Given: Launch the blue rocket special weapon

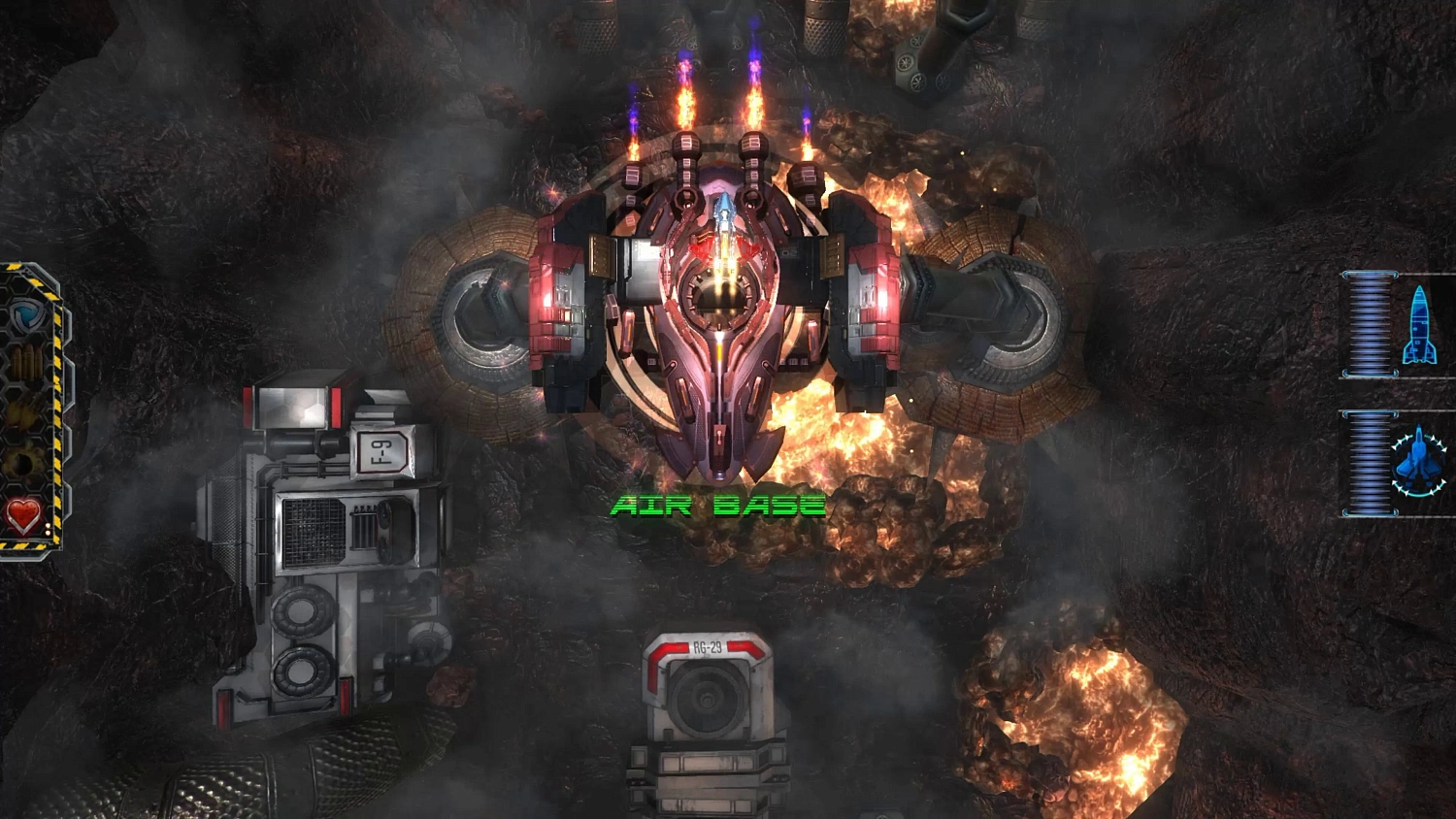Looking at the screenshot, I should pos(1418,325).
